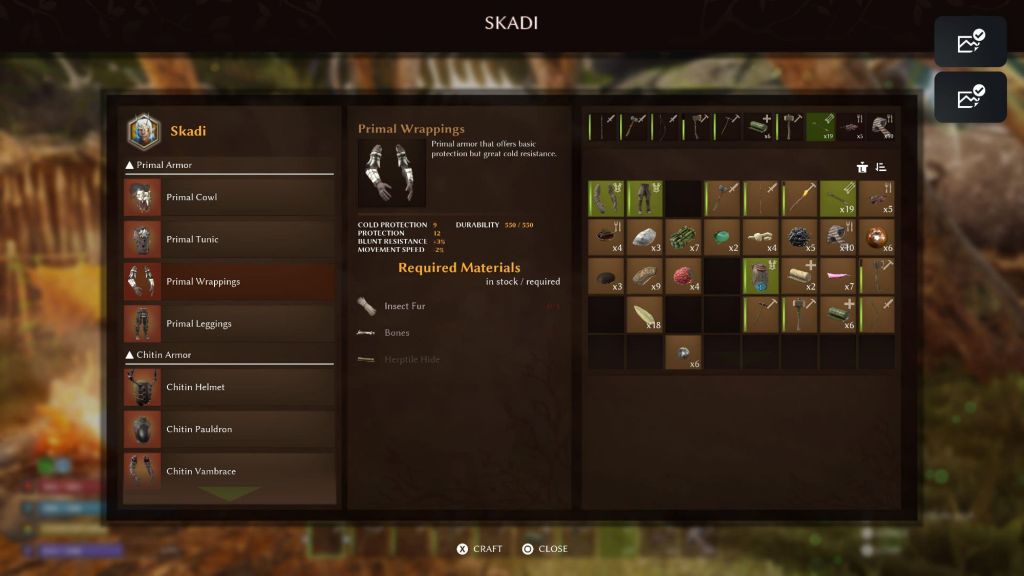The image size is (1024, 576).
Task: Open the top overlay chart button
Action: point(970,42)
